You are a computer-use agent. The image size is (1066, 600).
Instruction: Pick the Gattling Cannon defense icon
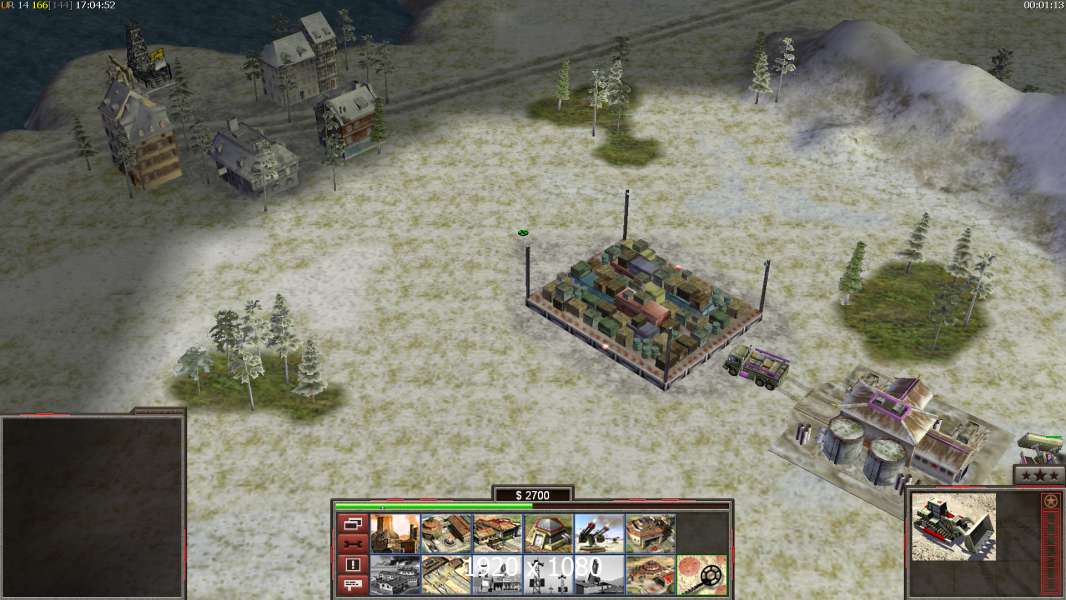[x=598, y=534]
